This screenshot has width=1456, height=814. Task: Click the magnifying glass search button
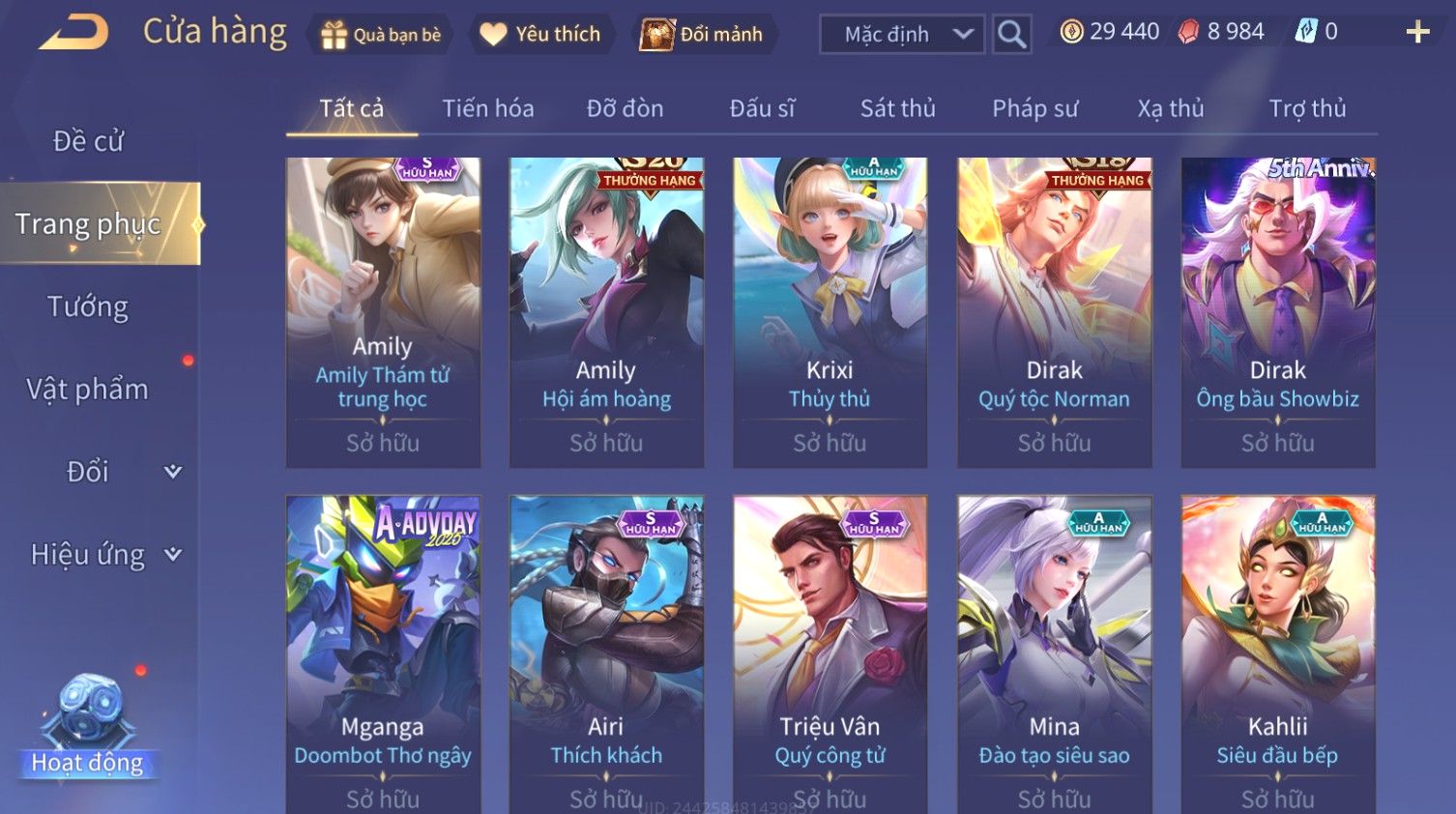tap(1011, 35)
